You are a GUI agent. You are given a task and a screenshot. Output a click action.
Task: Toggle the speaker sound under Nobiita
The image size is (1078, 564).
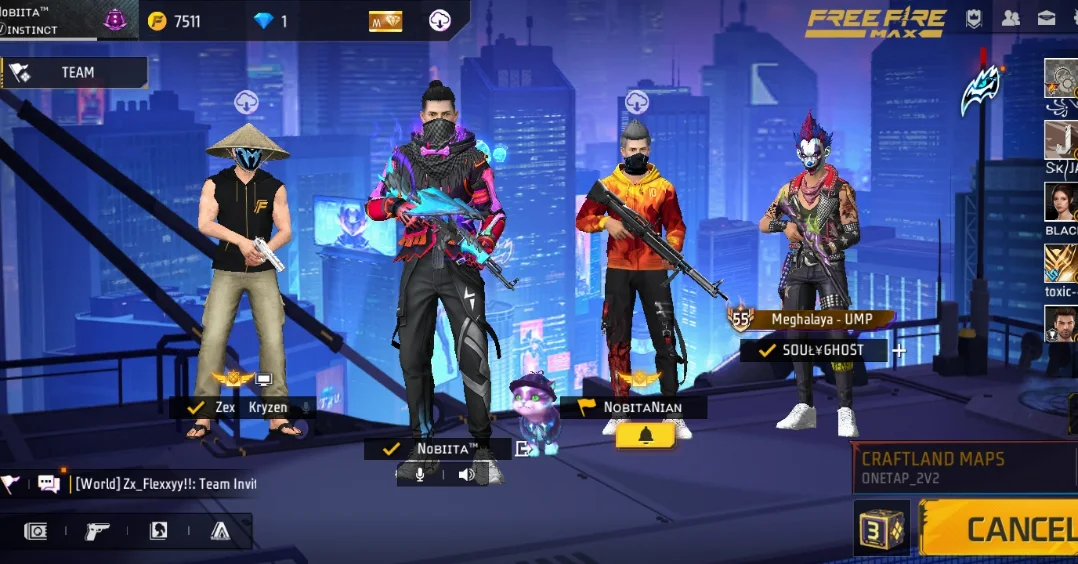466,474
